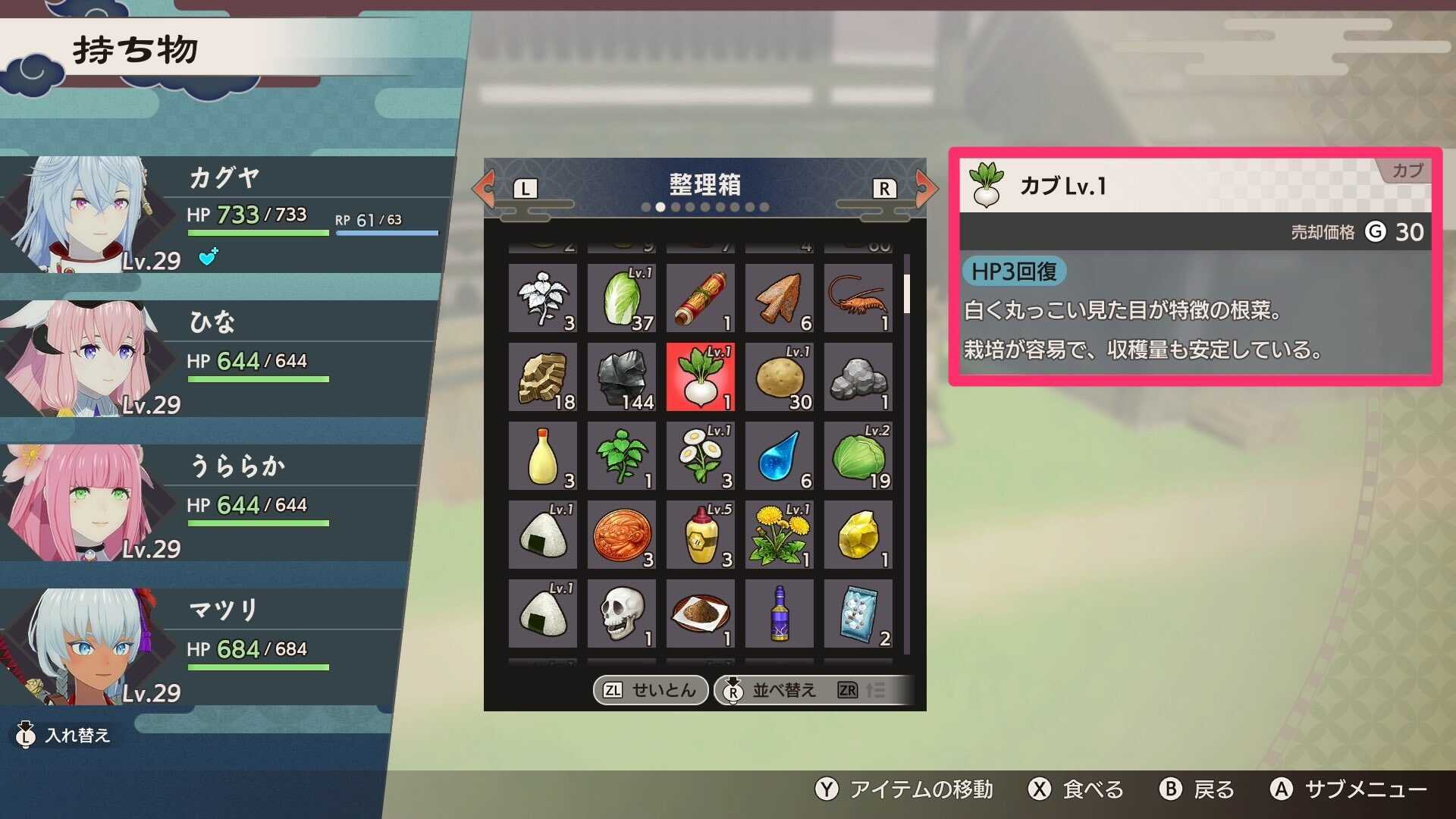Click Kaguya's RP gauge bar
Viewport: 1456px width, 819px height.
click(x=387, y=232)
